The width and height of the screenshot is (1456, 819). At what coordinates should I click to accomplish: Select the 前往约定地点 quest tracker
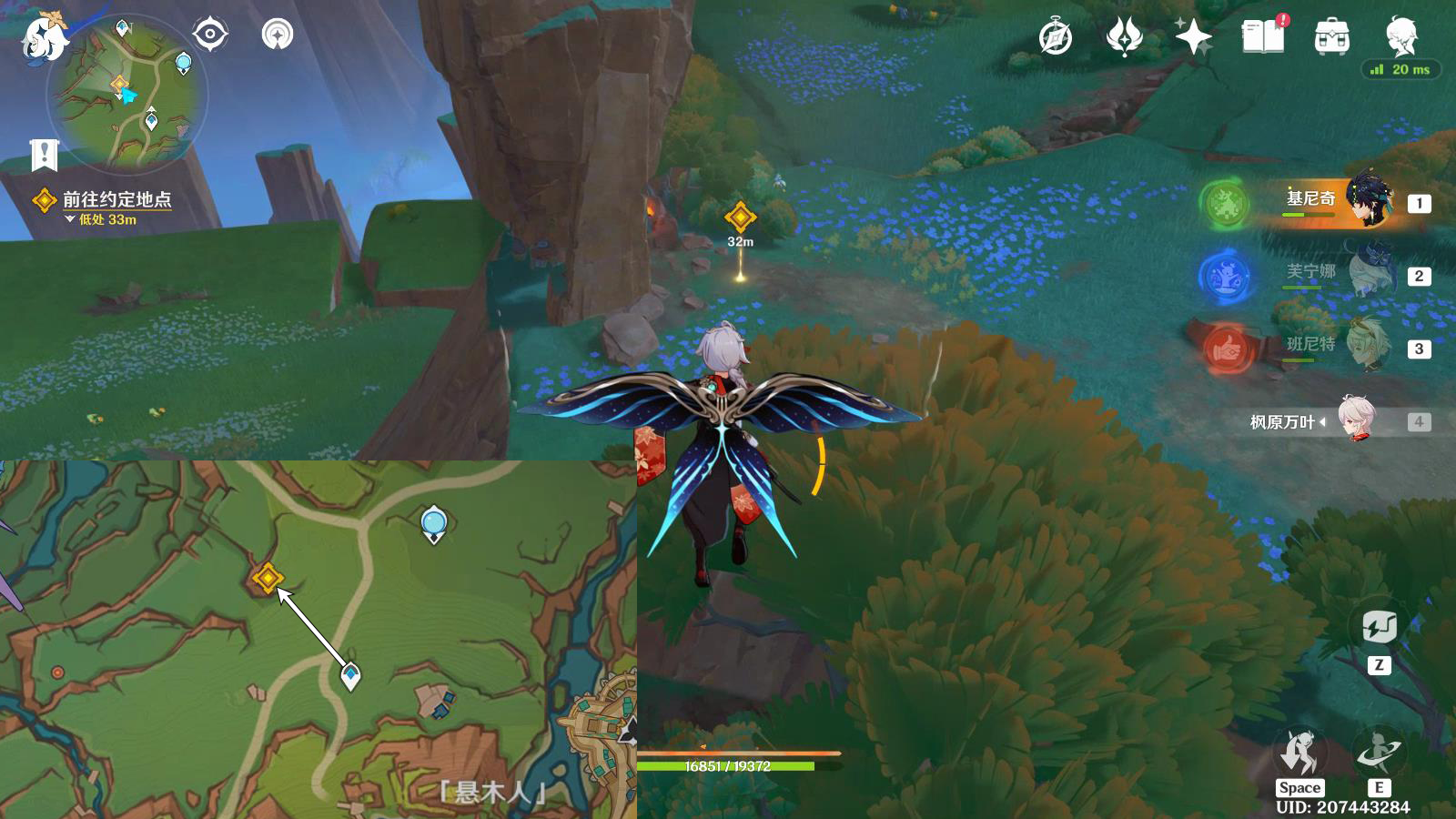[116, 199]
